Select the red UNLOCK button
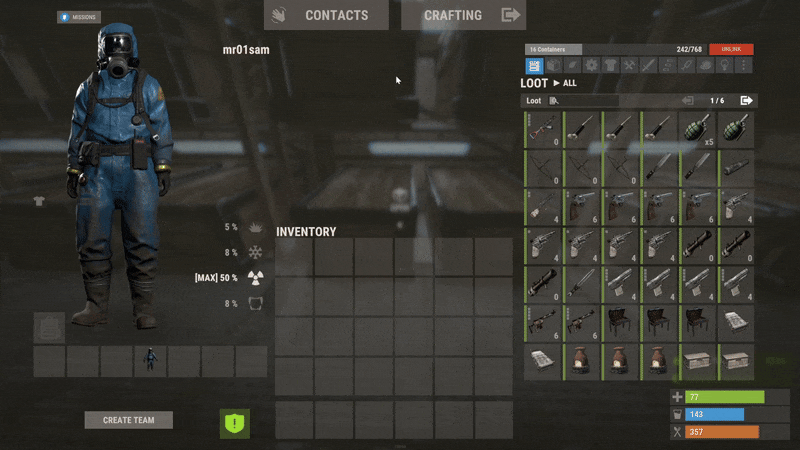 pyautogui.click(x=731, y=49)
